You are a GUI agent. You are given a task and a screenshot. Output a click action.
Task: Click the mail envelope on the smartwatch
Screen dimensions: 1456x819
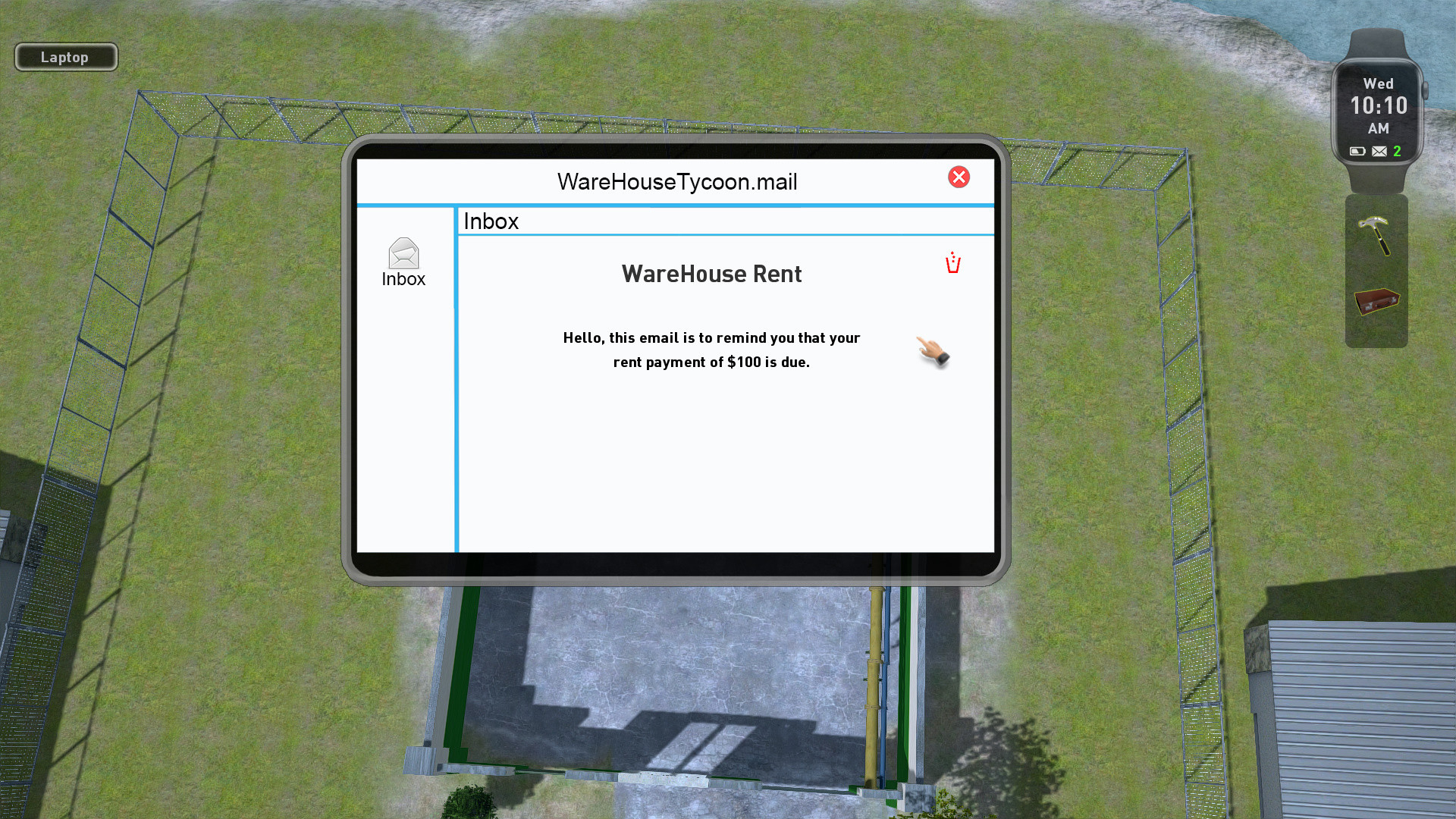tap(1378, 152)
